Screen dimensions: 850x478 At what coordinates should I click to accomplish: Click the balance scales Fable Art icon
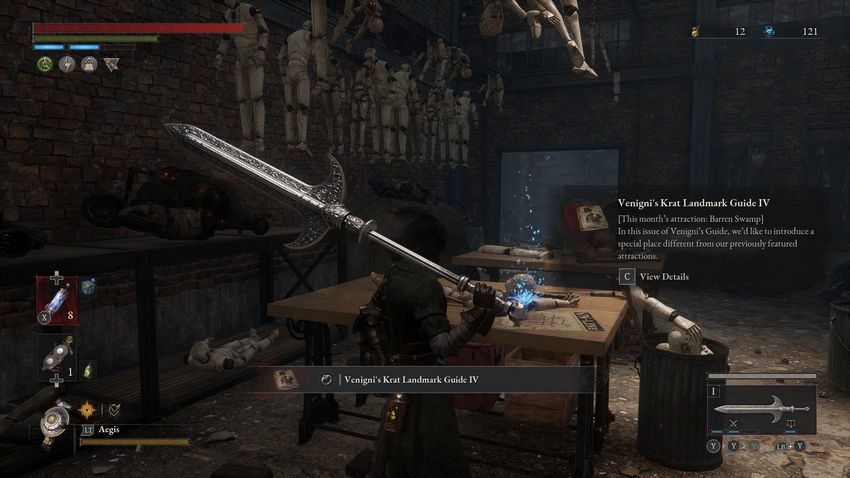tap(791, 425)
